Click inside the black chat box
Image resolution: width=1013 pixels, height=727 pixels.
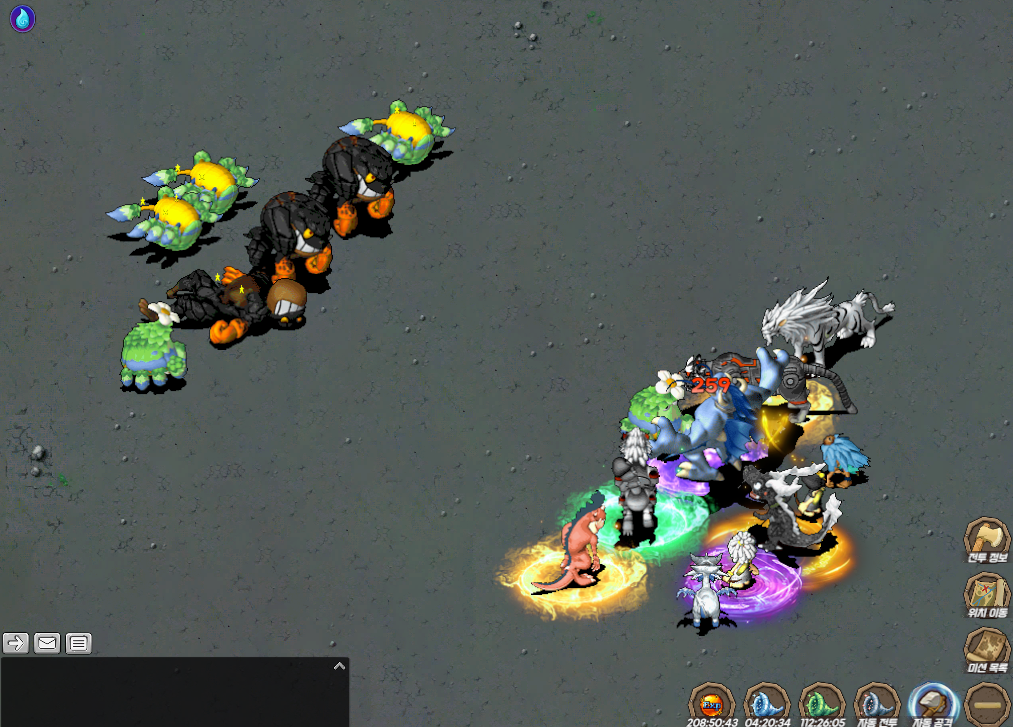tap(170, 695)
